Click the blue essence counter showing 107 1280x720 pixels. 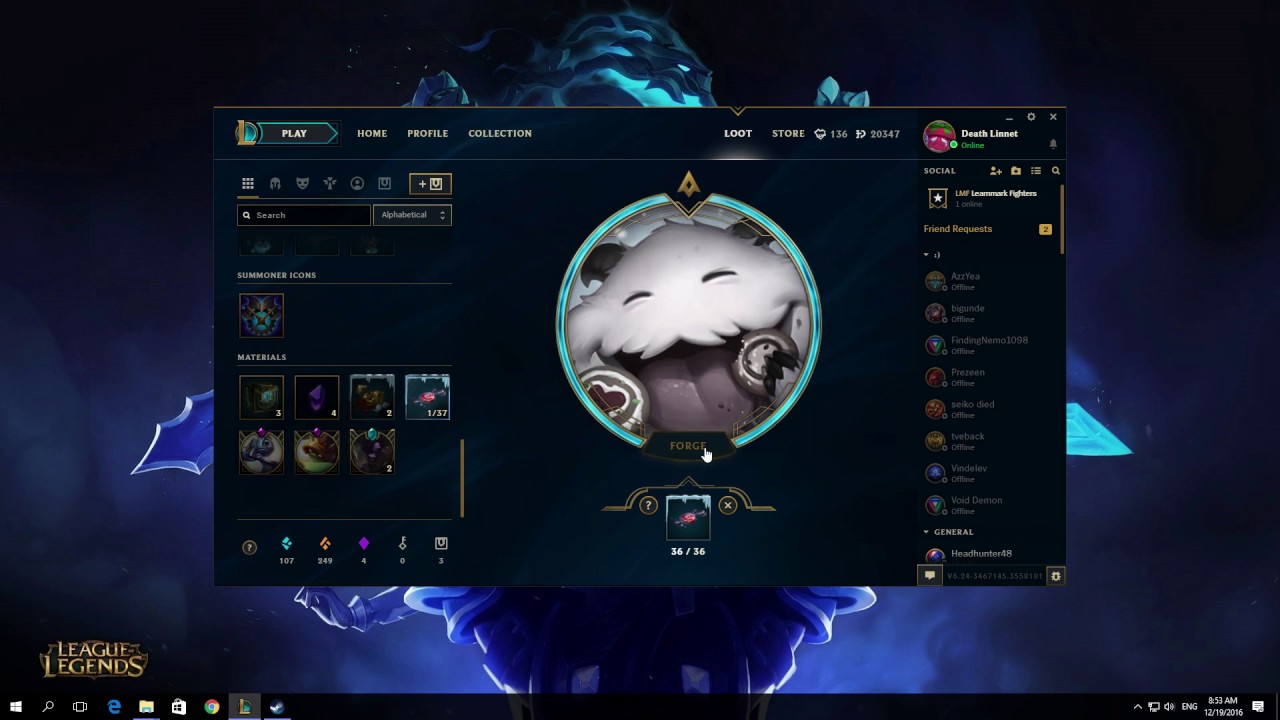(x=287, y=550)
